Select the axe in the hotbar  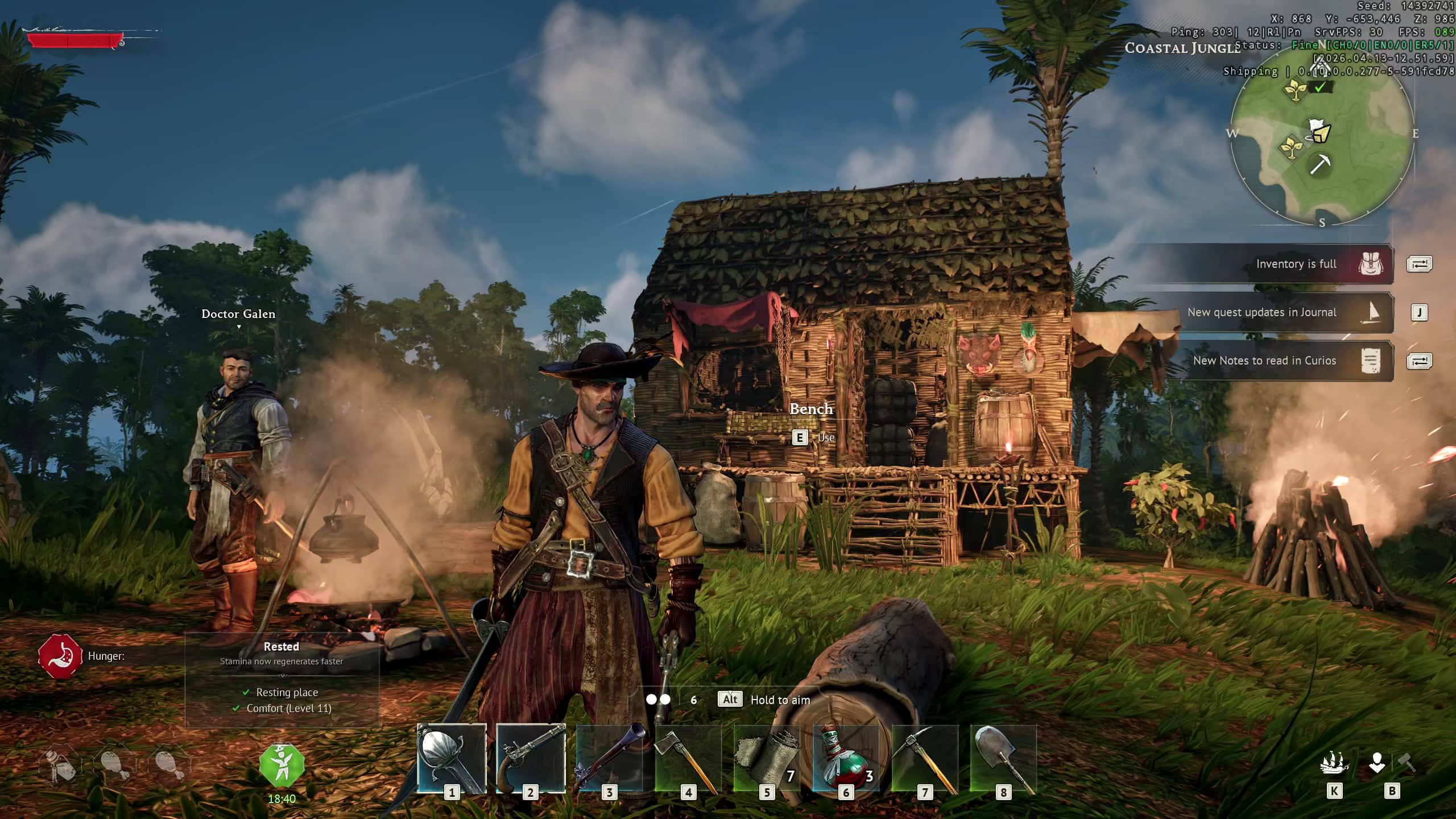pos(688,759)
